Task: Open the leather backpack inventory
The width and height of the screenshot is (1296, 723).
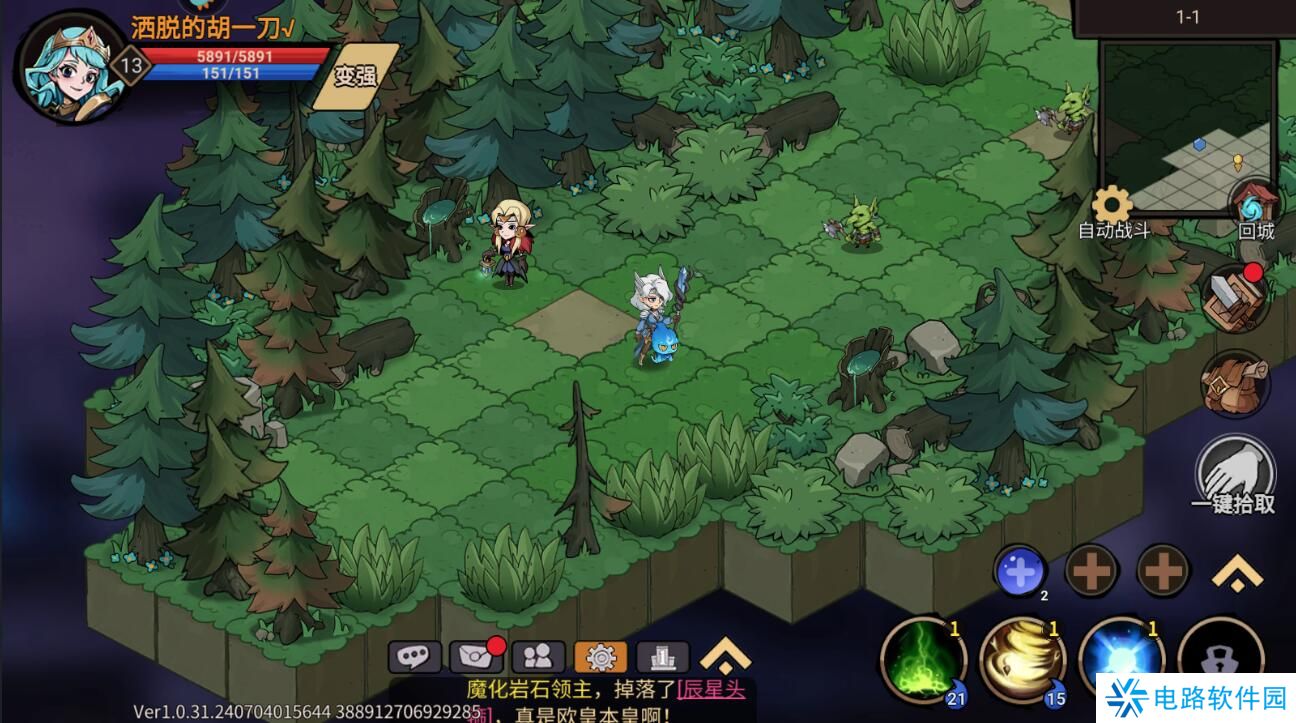Action: coord(1236,384)
